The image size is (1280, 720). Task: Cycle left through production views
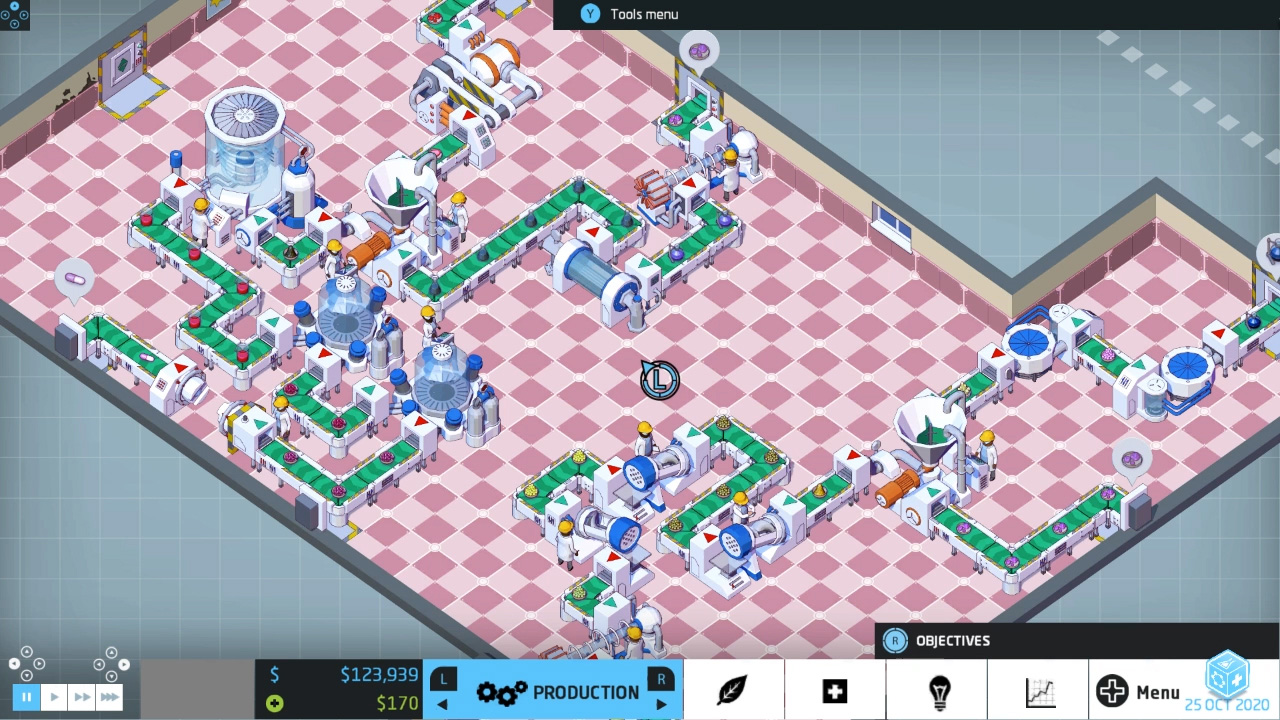click(442, 703)
